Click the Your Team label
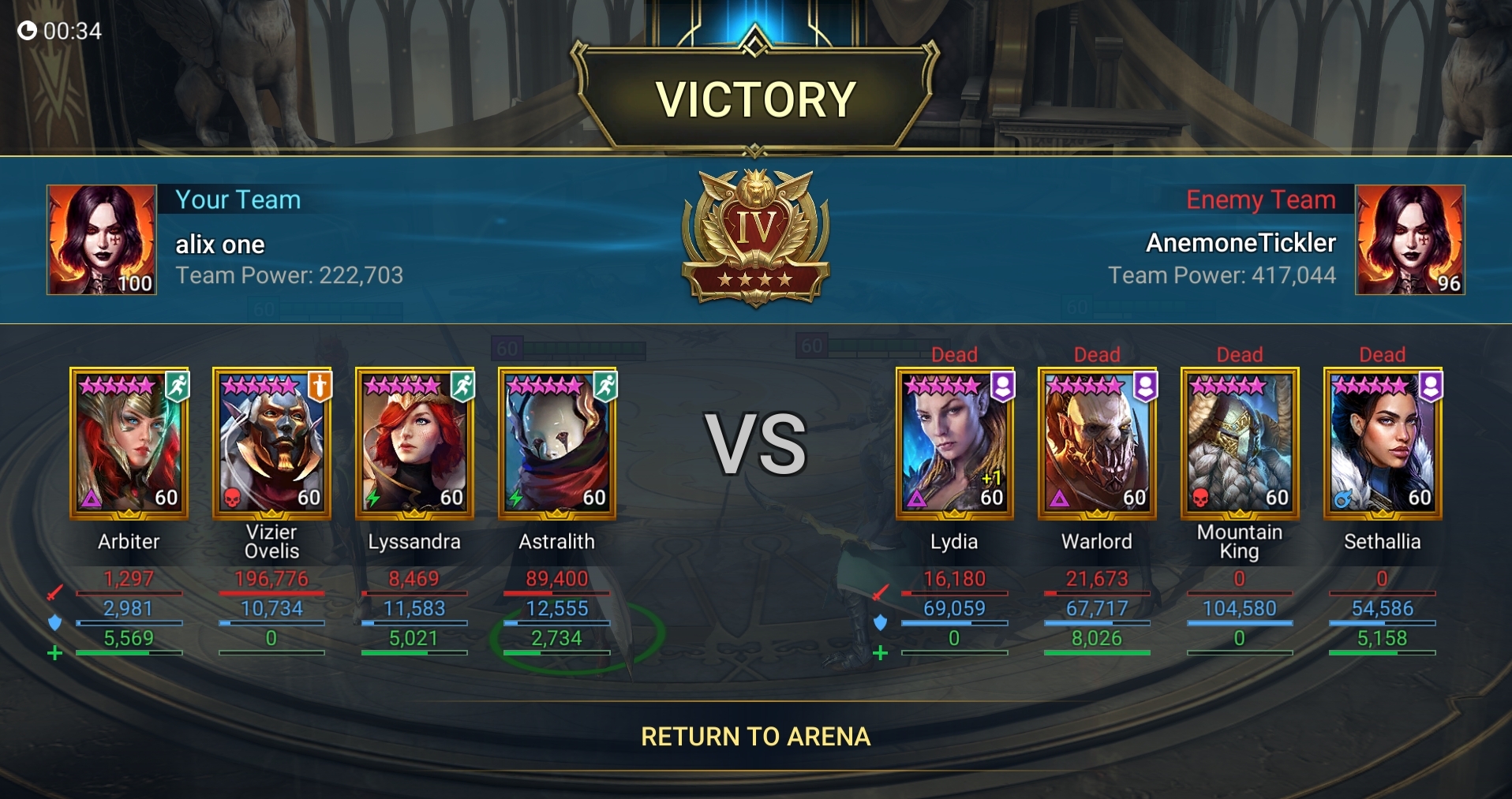The width and height of the screenshot is (1512, 799). click(x=238, y=200)
